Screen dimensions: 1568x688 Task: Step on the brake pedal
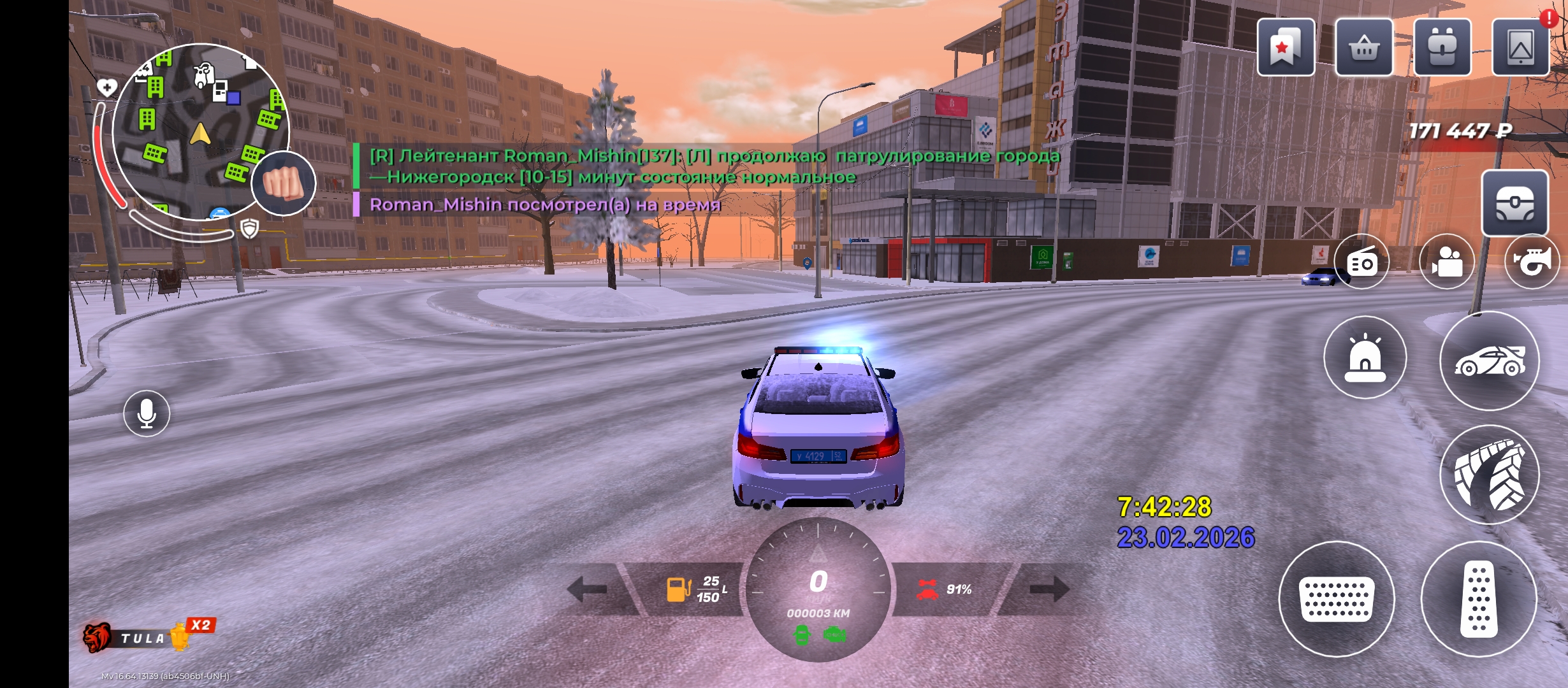pos(1337,599)
